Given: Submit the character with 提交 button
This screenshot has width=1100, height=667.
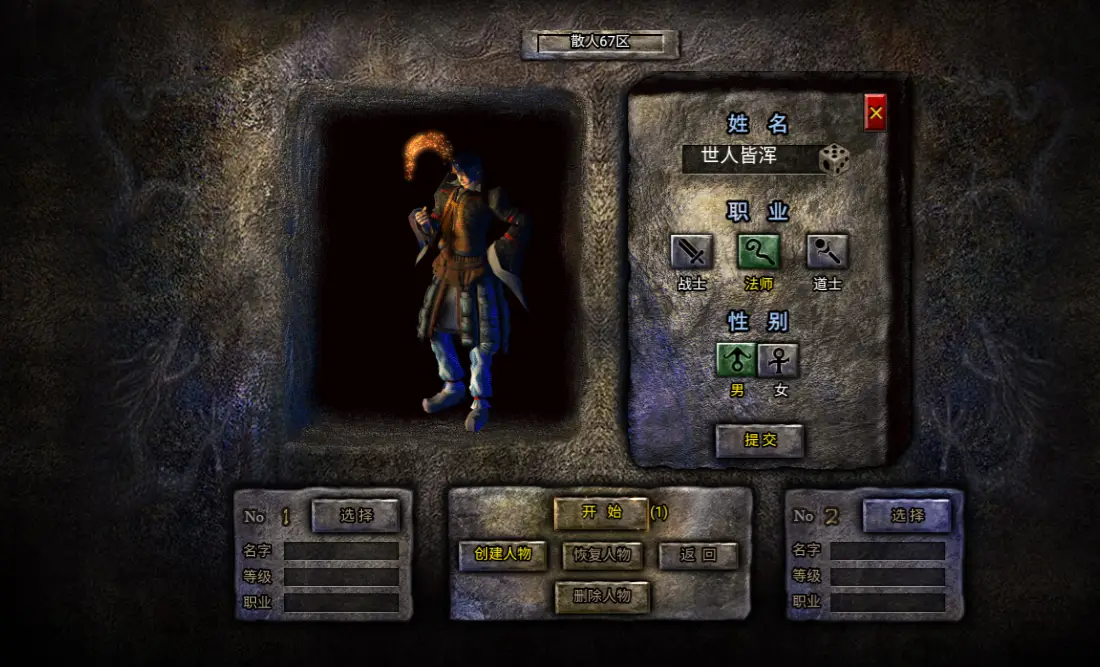Looking at the screenshot, I should coord(760,440).
